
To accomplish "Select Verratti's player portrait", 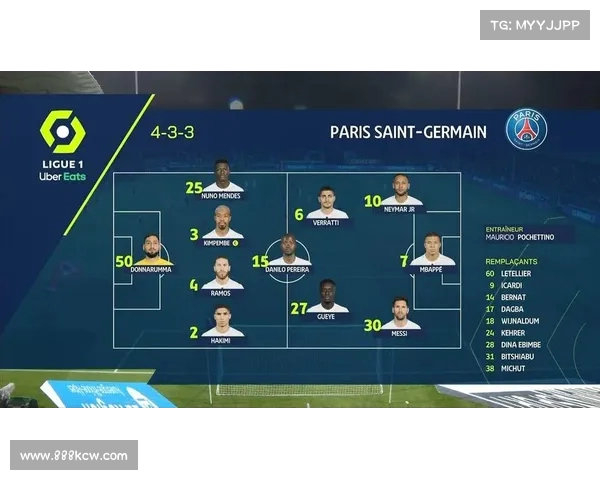I will click(x=327, y=203).
